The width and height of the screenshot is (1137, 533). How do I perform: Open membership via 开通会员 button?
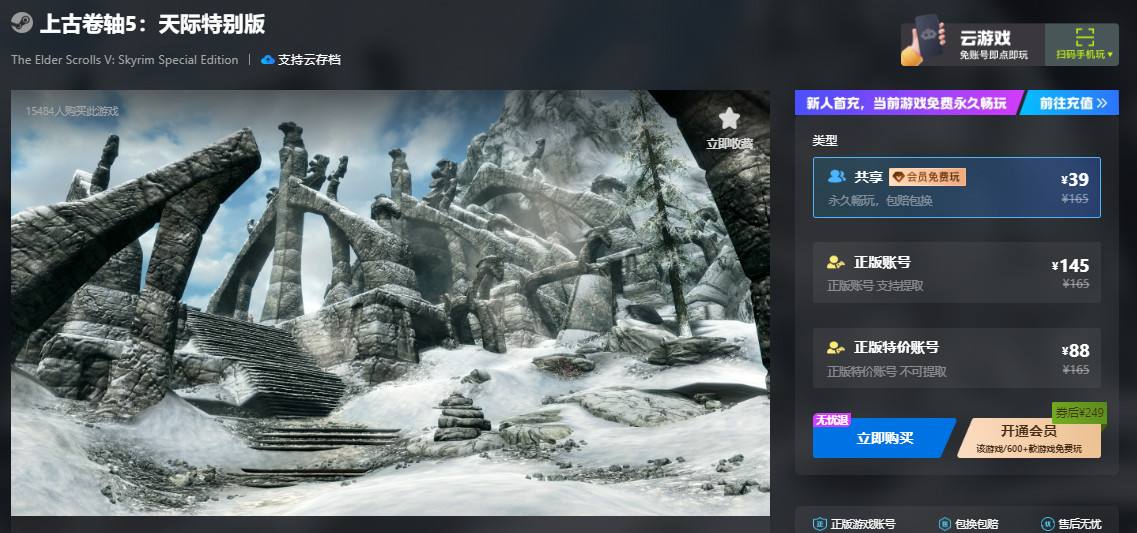pyautogui.click(x=1029, y=438)
